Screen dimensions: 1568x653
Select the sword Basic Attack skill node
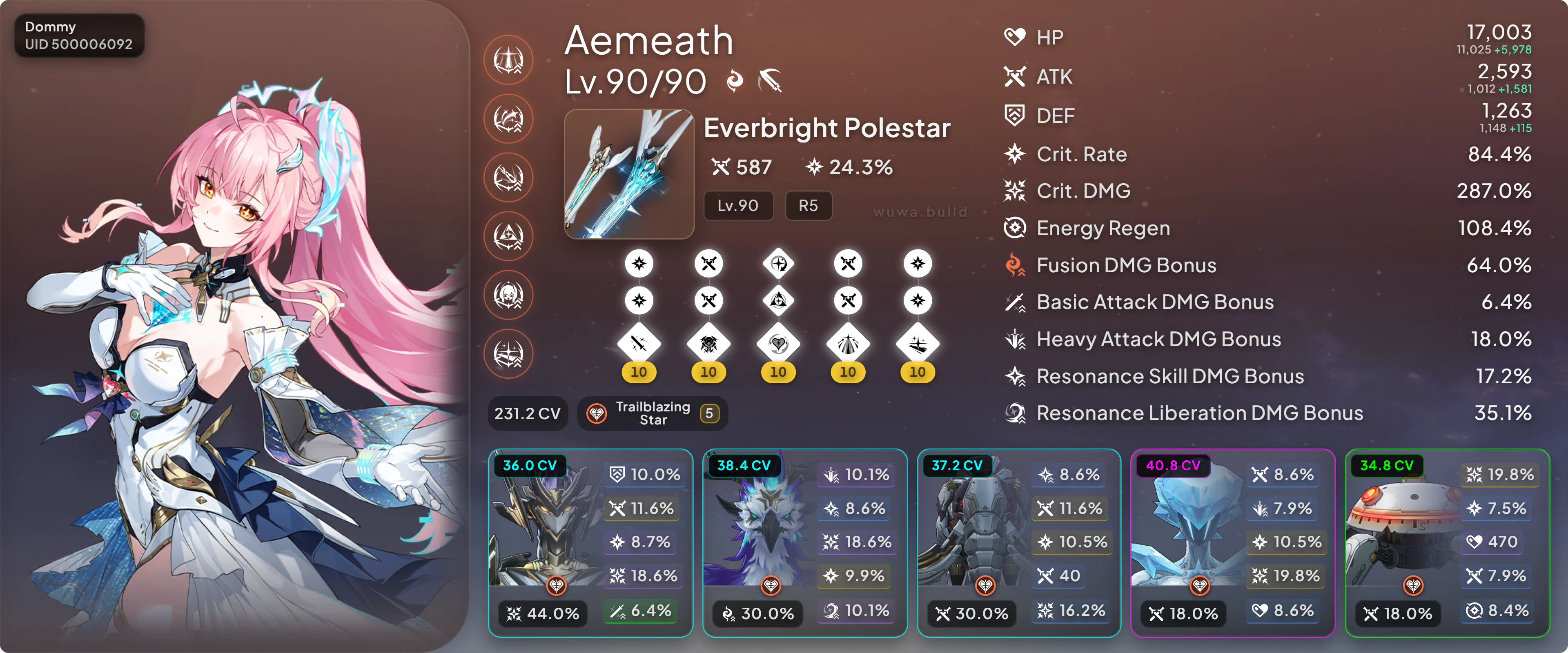click(x=639, y=344)
